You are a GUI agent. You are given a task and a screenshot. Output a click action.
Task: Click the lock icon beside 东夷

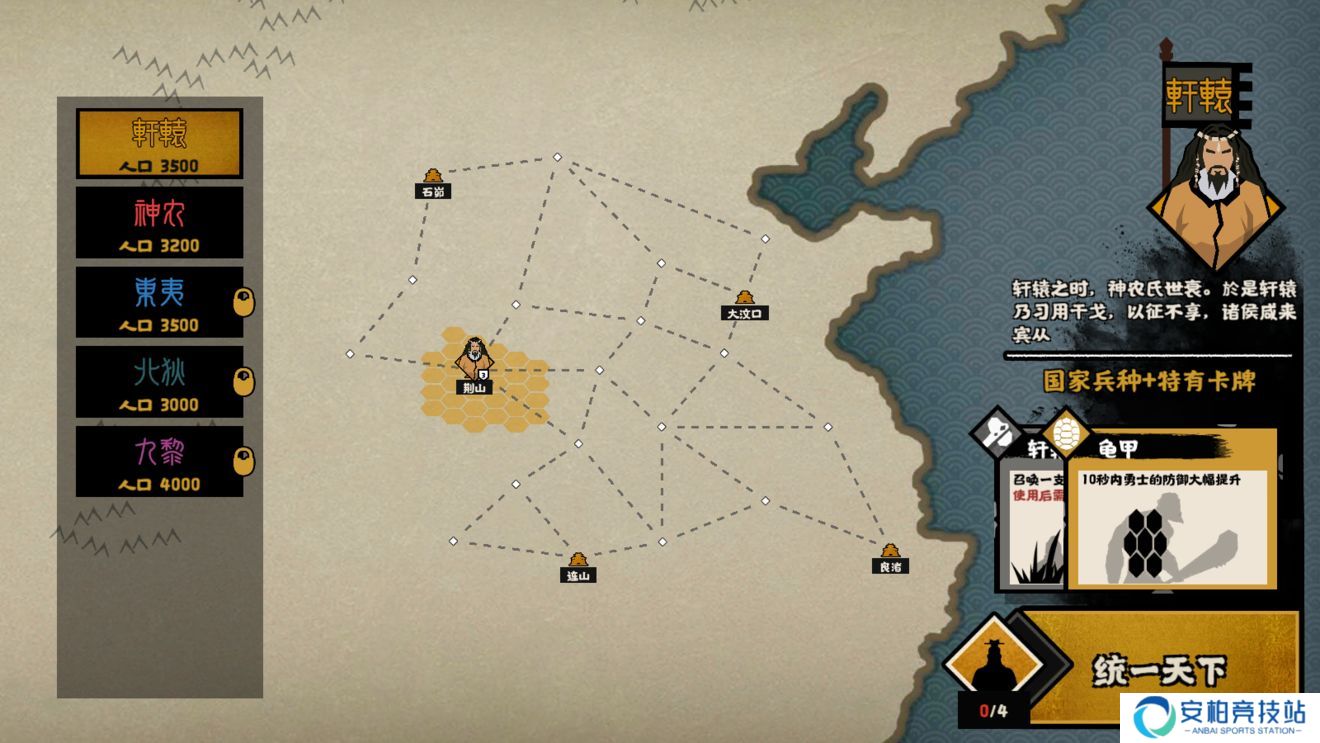243,302
